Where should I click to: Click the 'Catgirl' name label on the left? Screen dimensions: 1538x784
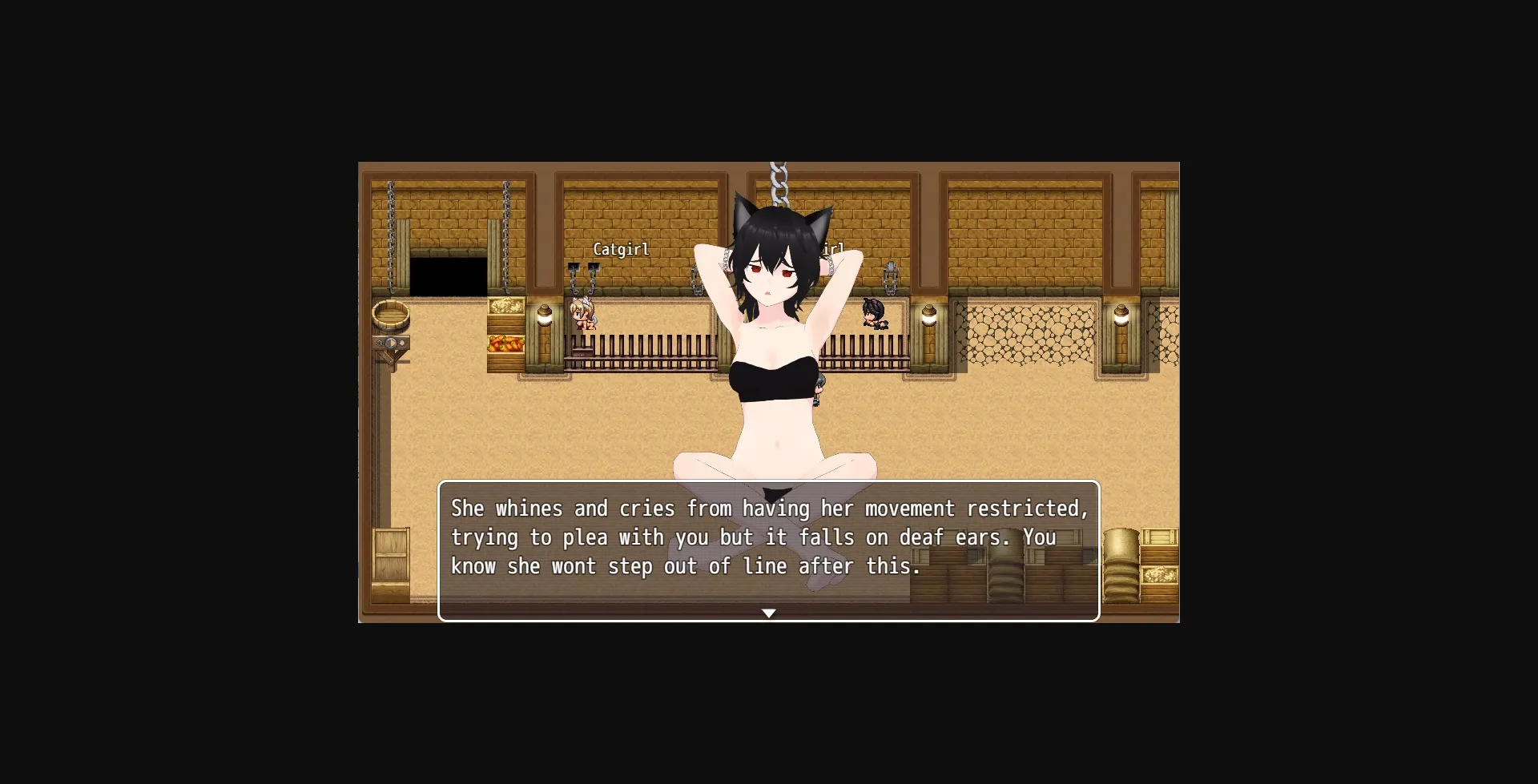pyautogui.click(x=622, y=249)
